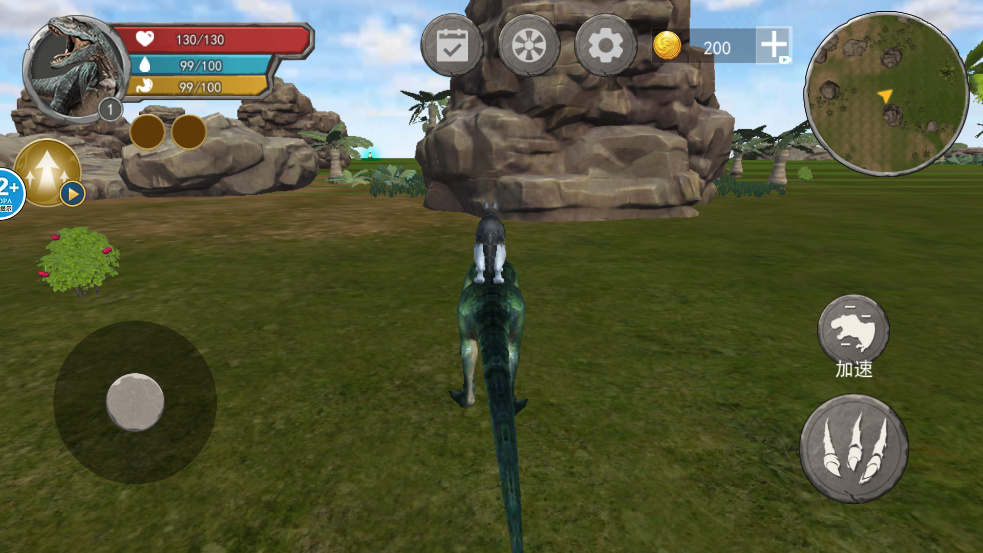Tap the golden level-up arrows button
The image size is (983, 553).
pyautogui.click(x=47, y=172)
